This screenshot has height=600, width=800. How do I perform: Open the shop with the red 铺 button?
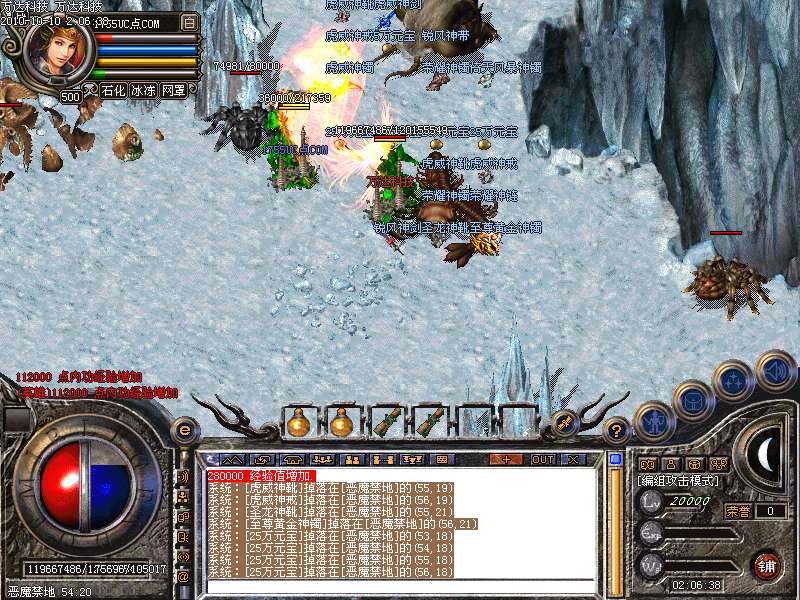pos(767,563)
